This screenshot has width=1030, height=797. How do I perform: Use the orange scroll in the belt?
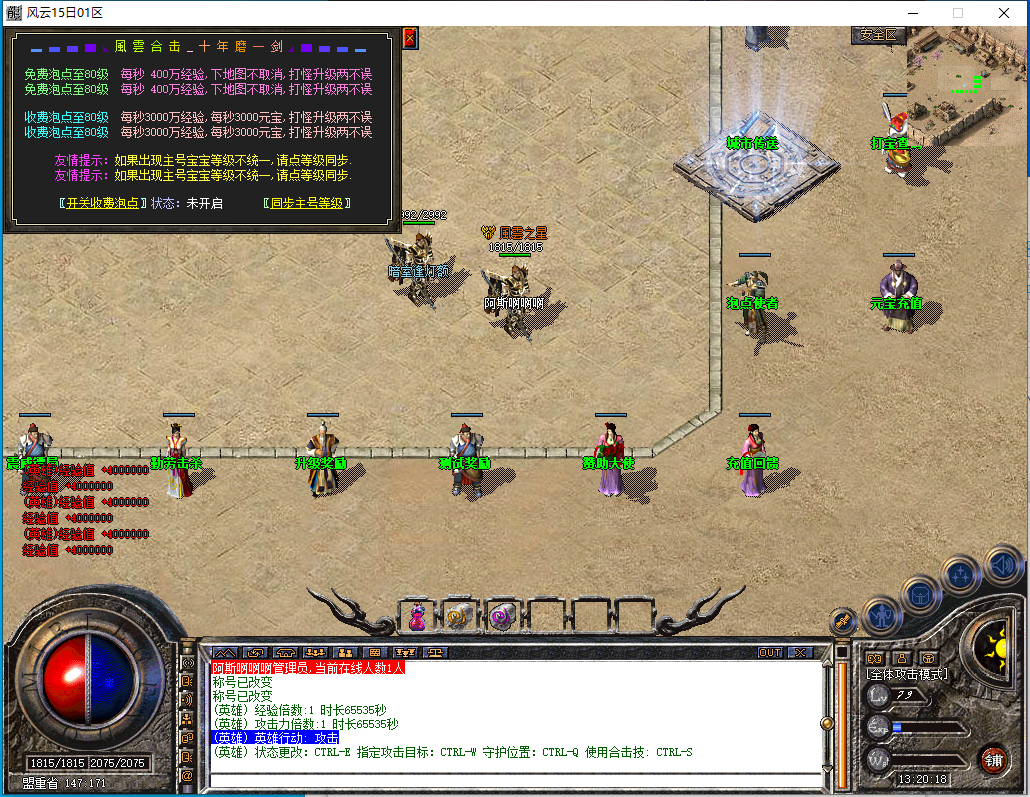coord(459,617)
